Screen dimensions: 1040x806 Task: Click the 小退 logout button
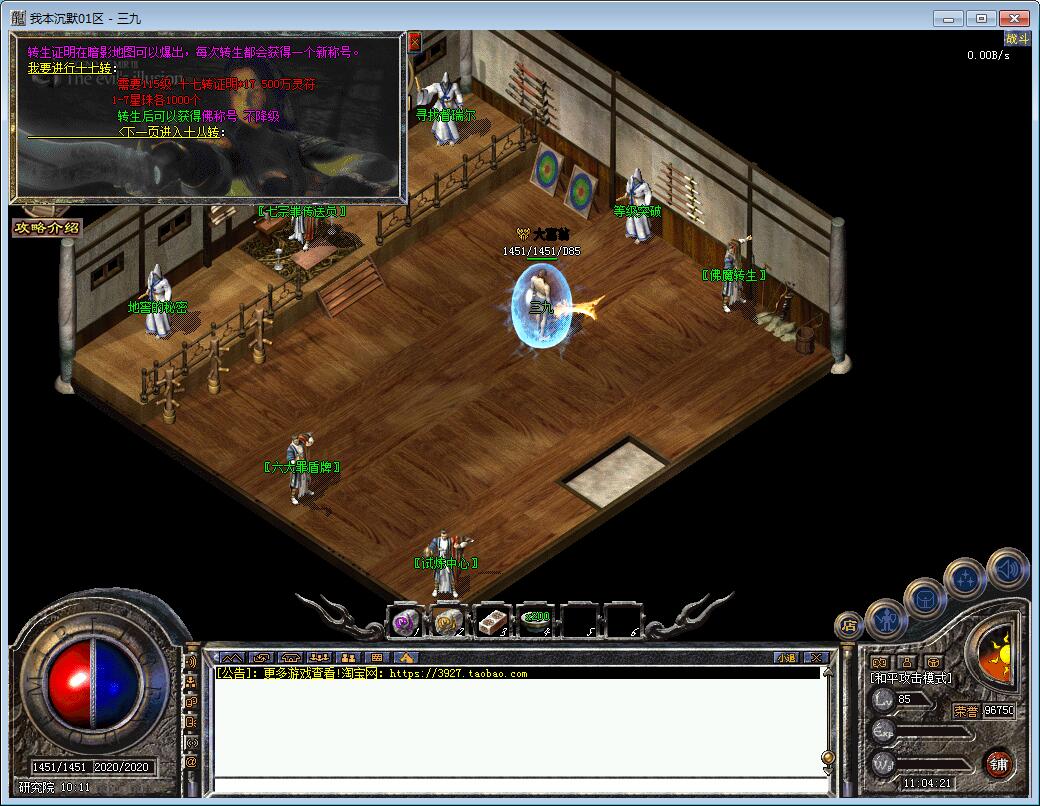(786, 657)
